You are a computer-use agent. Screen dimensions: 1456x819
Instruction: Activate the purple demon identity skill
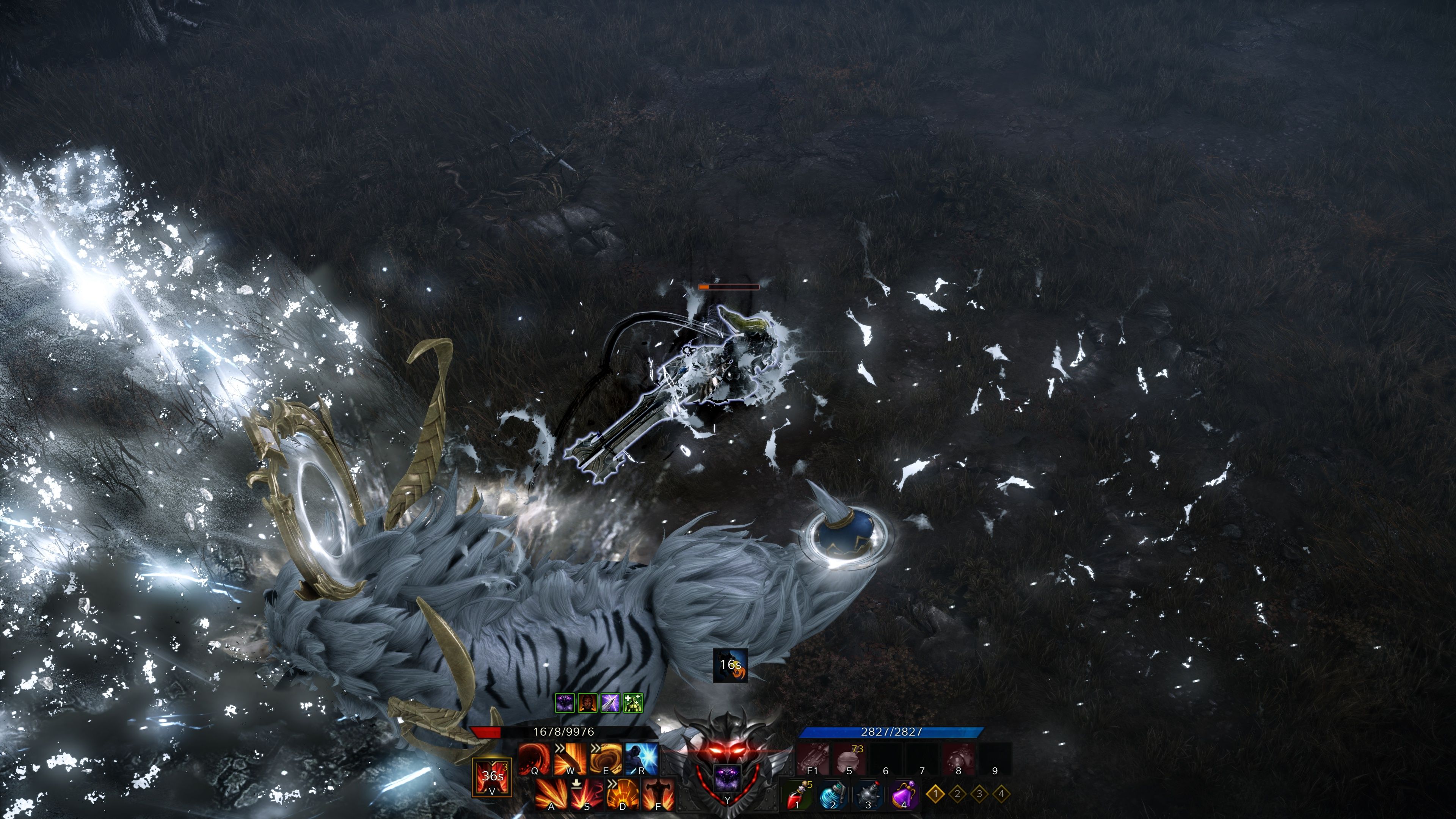point(727,779)
